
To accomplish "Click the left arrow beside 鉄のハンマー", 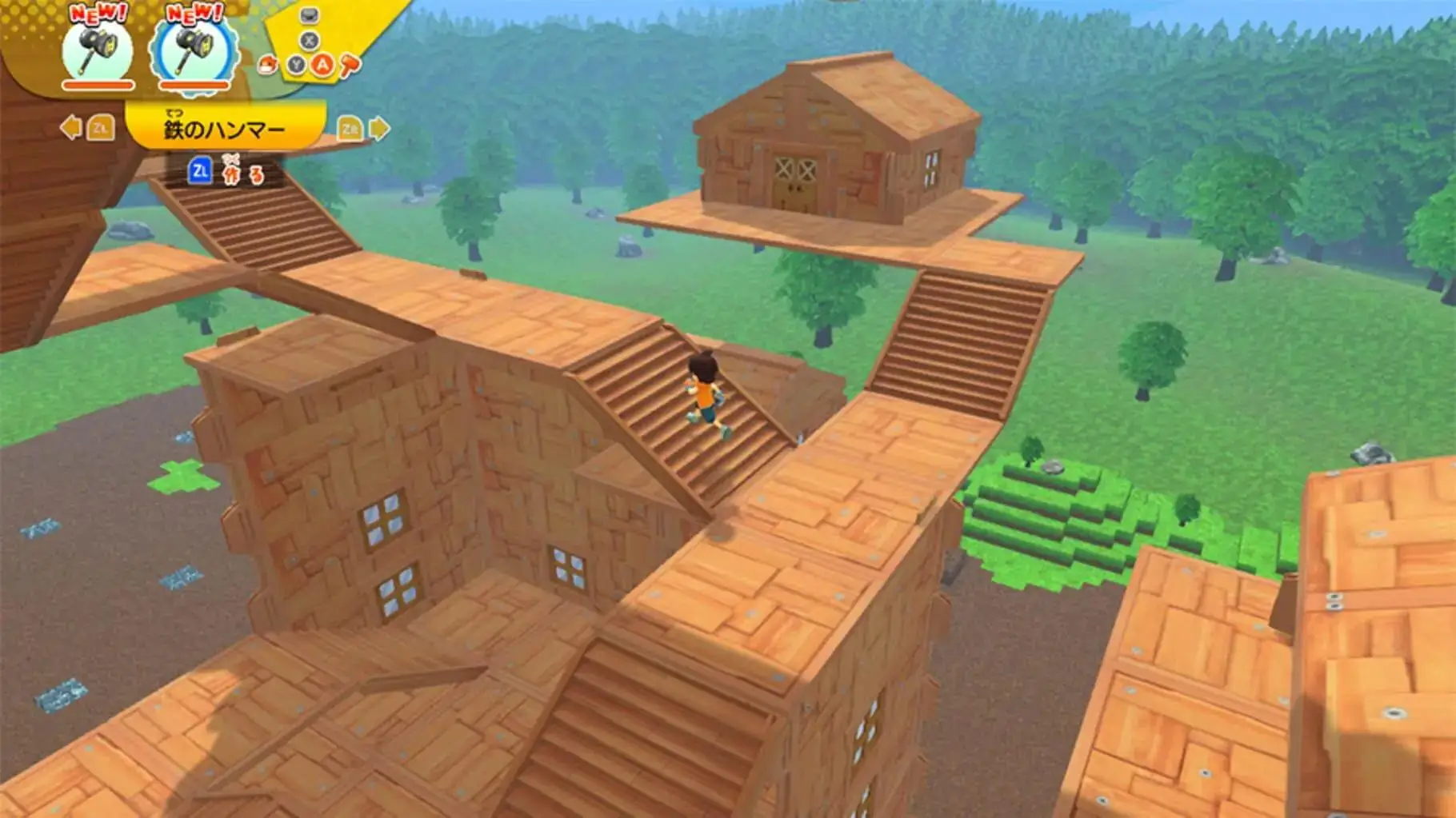I will click(71, 127).
